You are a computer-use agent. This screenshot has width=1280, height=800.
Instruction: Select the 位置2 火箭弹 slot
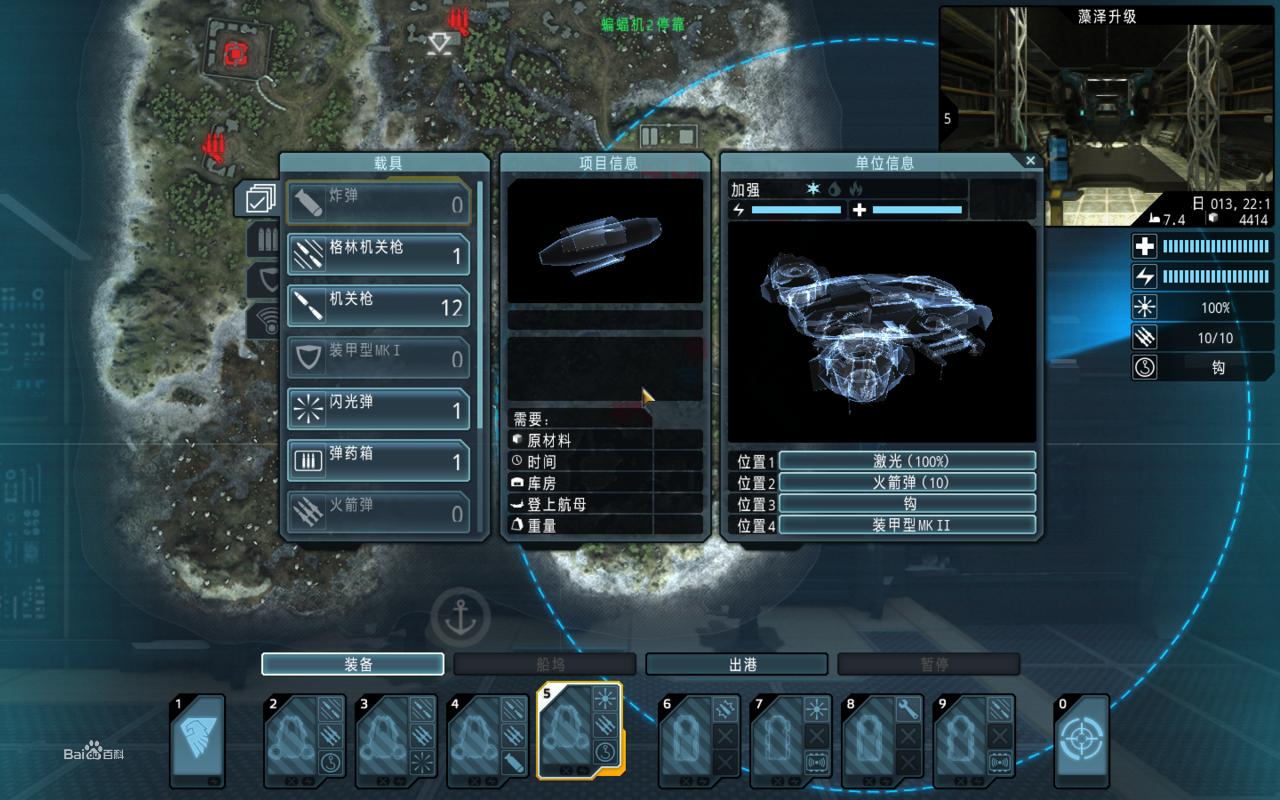[906, 482]
